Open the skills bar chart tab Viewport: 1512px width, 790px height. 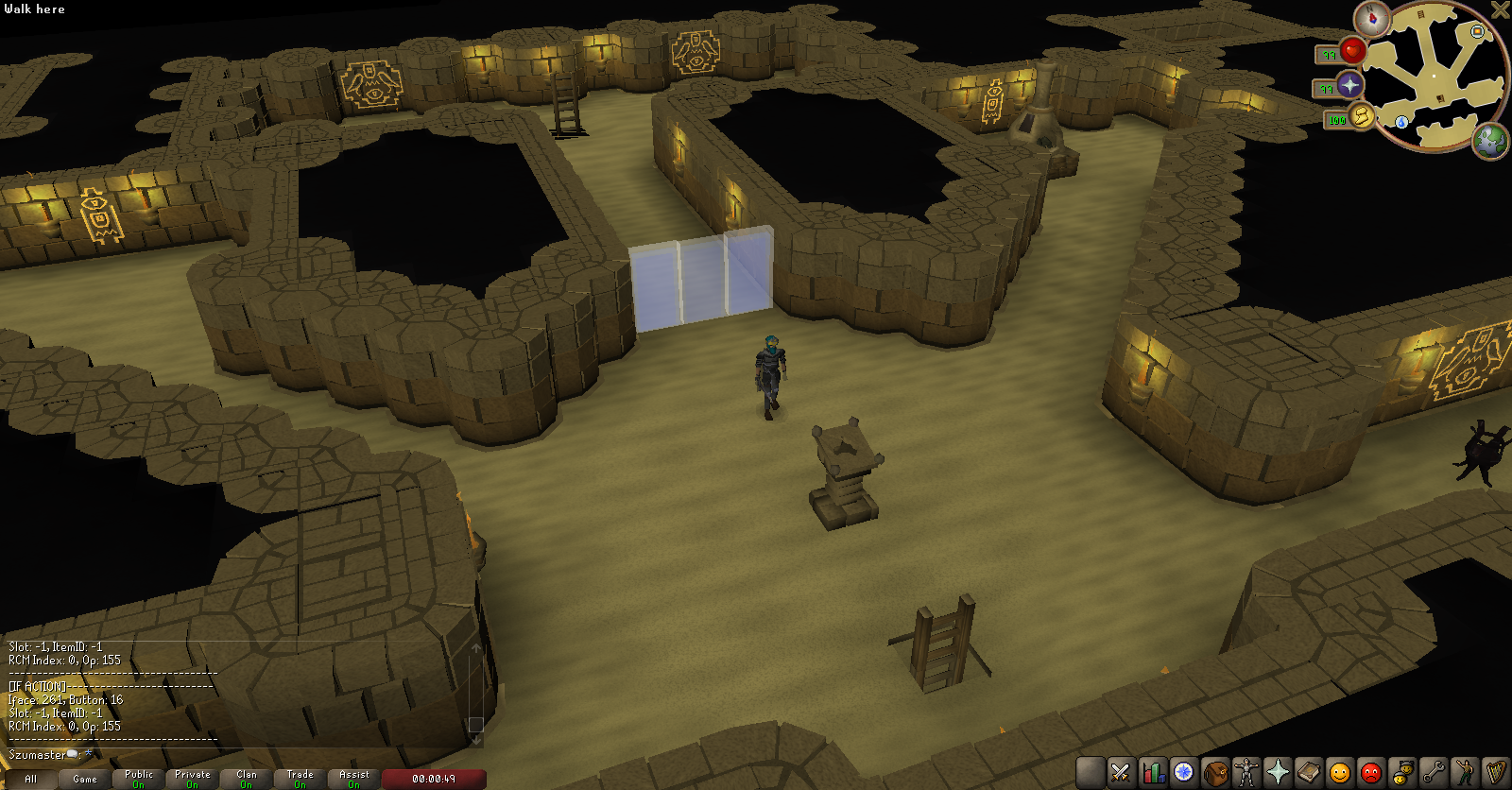pos(1152,772)
